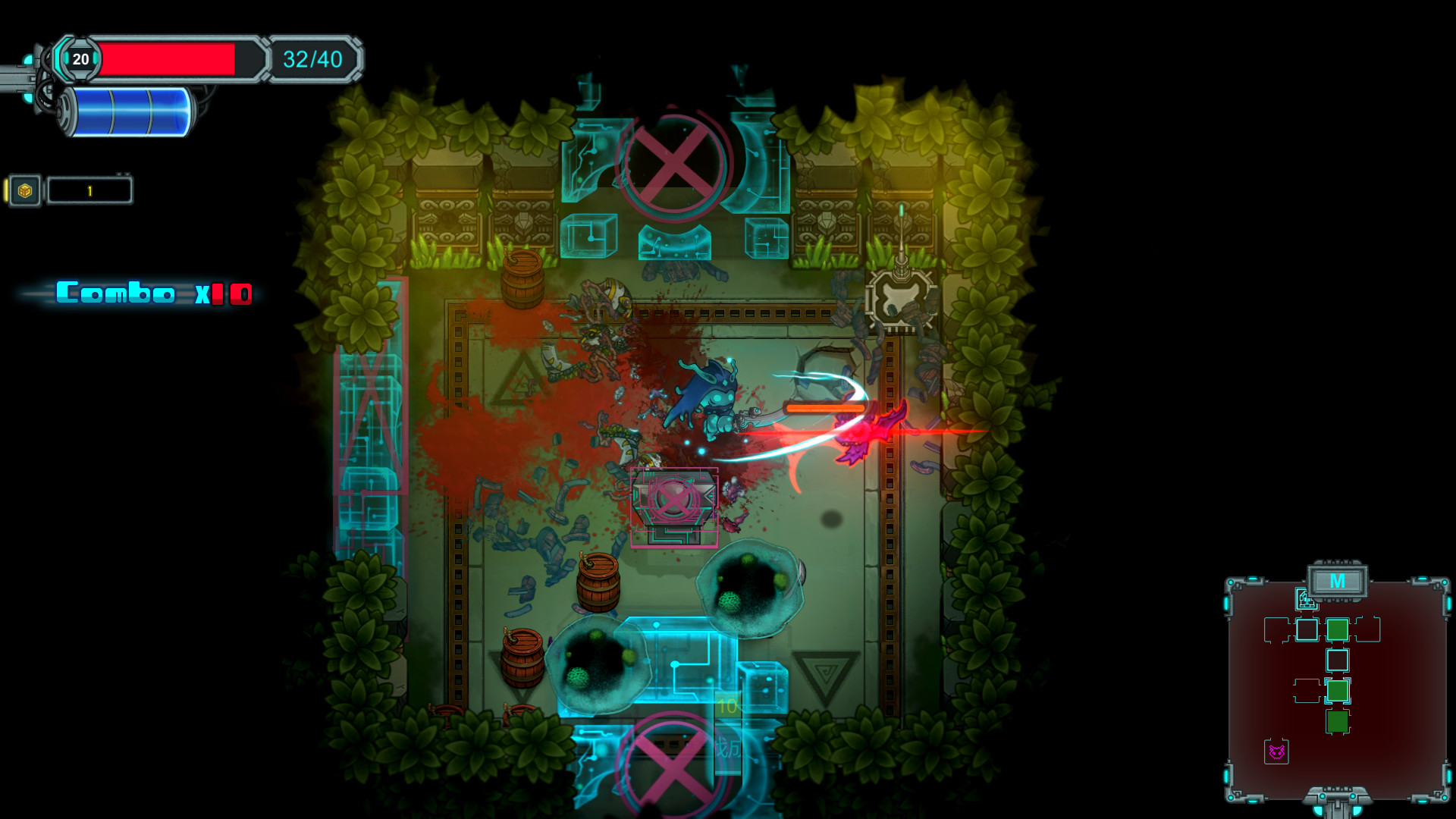Select the magenta cat boss icon on minimap
Screen dimensions: 1456x819
coord(1276,751)
